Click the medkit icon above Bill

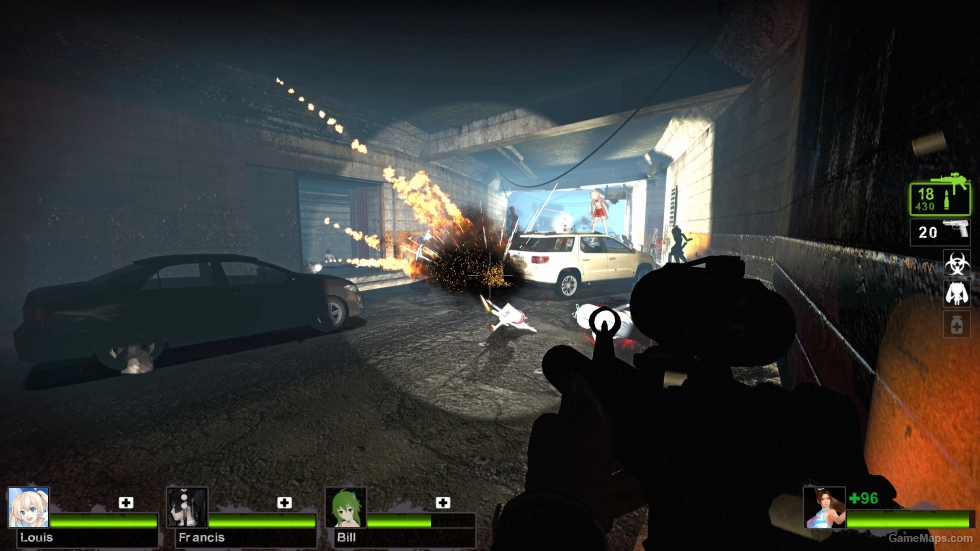tap(443, 502)
